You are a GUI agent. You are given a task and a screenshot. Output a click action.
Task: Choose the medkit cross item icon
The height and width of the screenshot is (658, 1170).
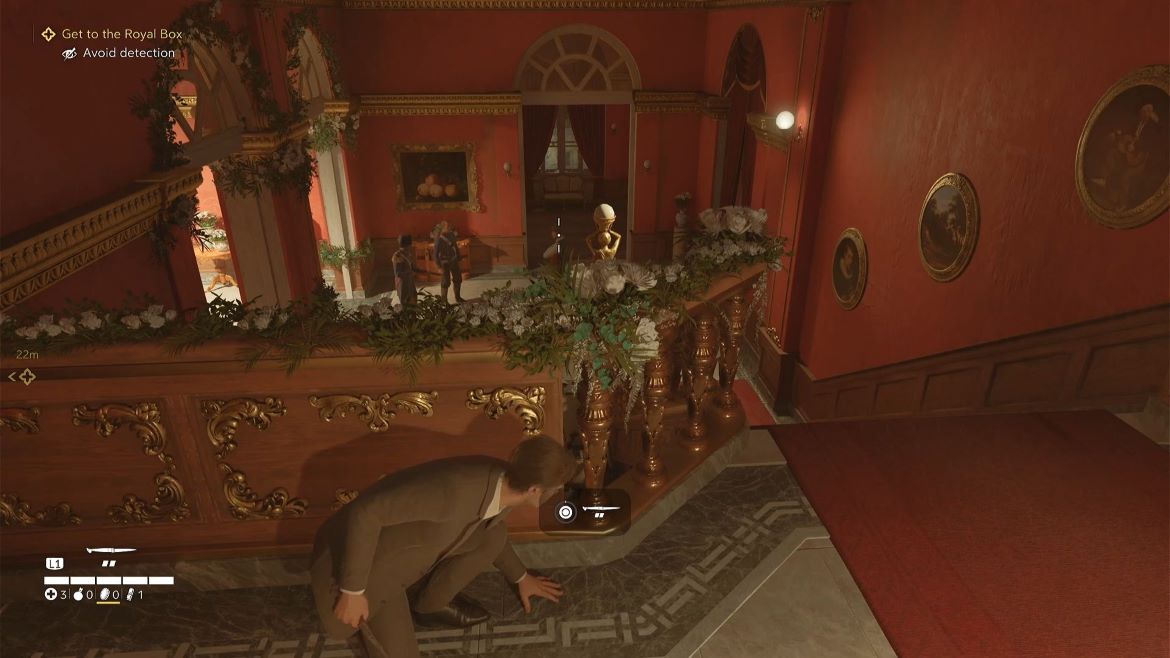pos(51,595)
